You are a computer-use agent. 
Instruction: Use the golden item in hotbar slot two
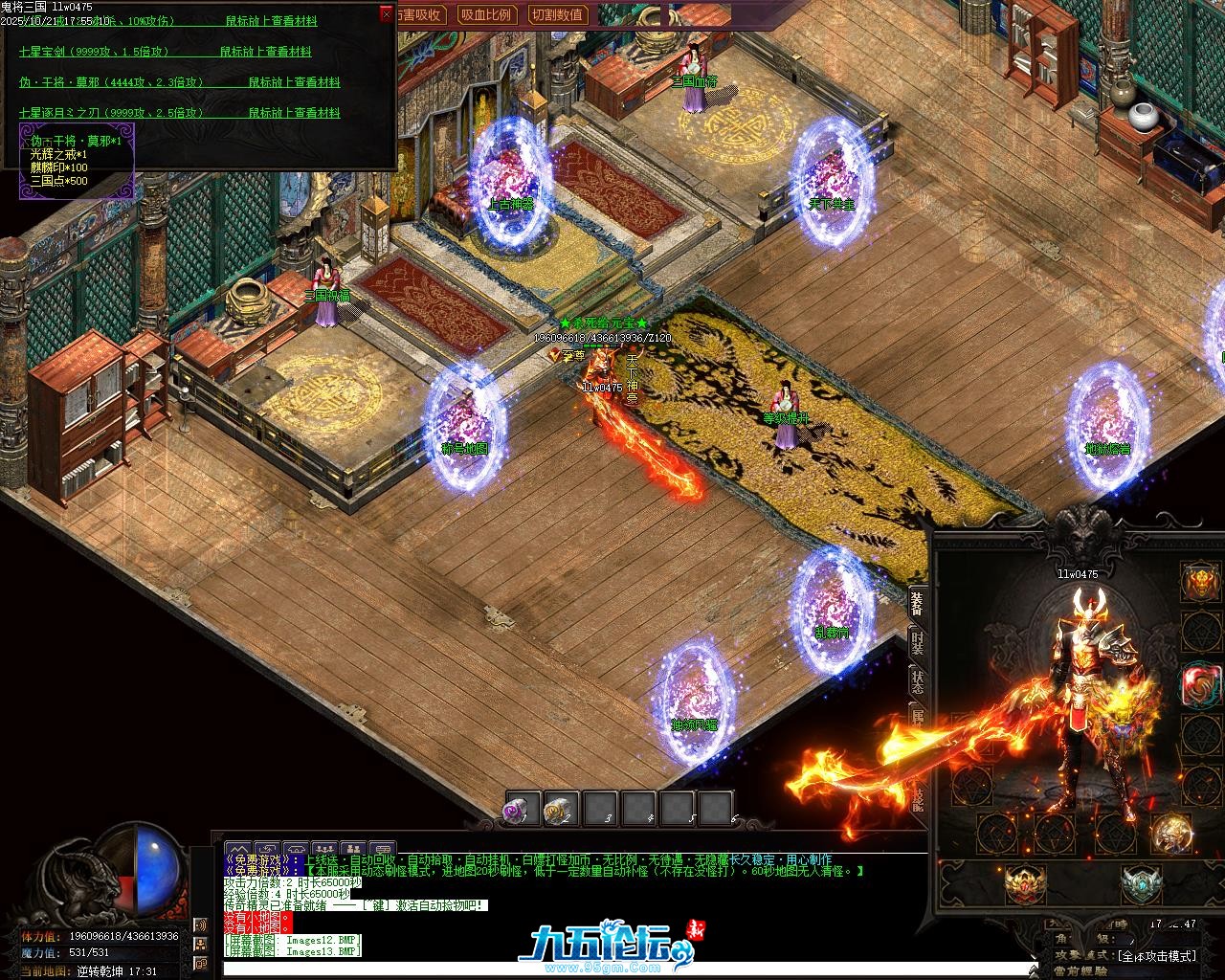(562, 810)
